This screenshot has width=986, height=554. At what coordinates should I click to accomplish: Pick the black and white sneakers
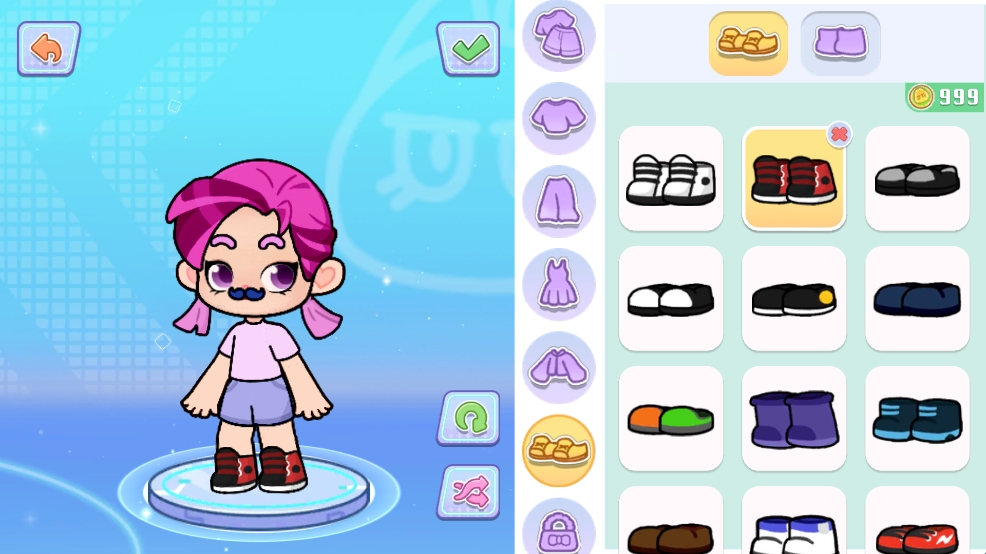[670, 298]
